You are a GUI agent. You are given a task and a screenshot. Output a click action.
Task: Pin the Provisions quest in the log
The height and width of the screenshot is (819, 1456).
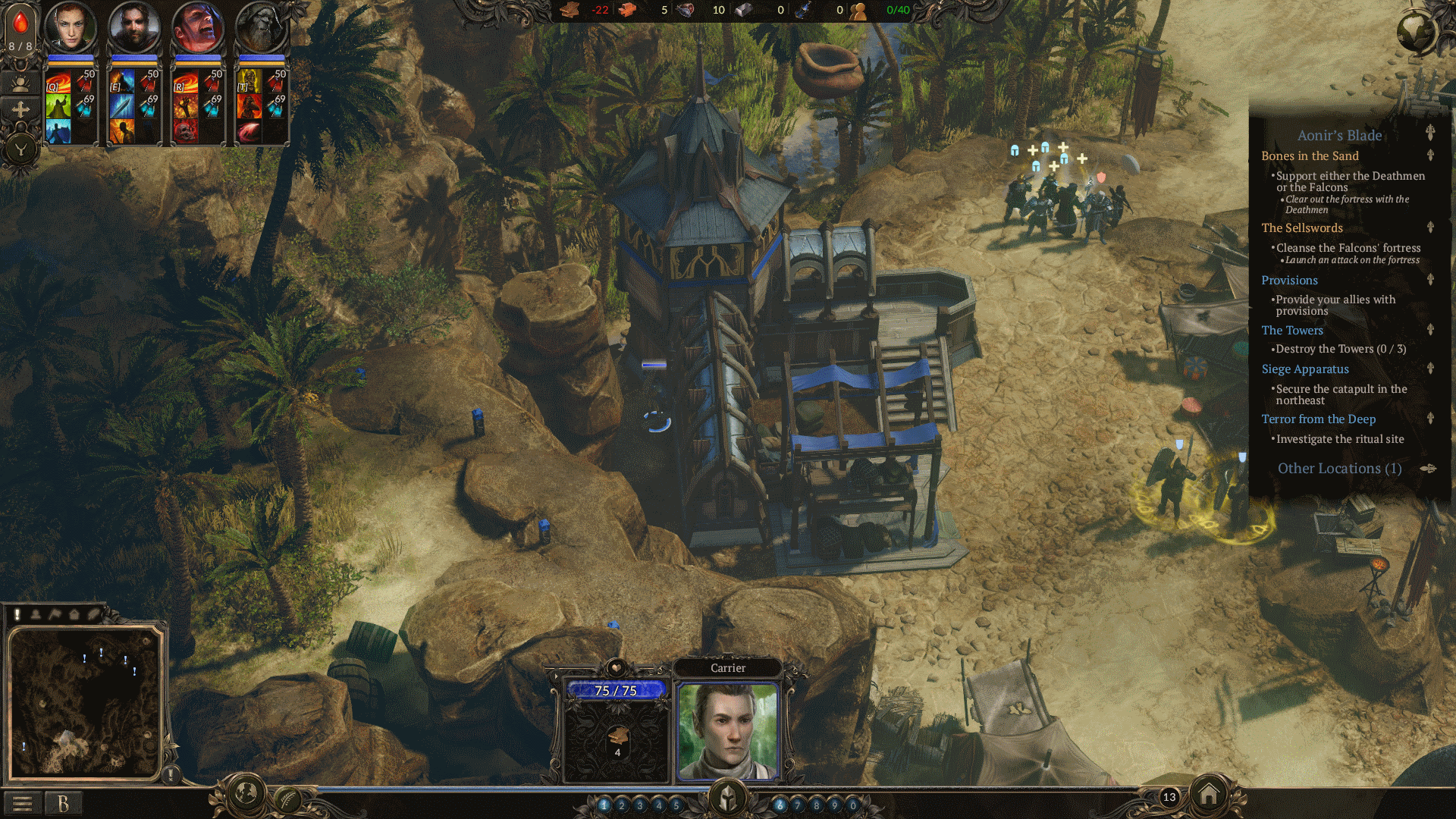(x=1429, y=281)
